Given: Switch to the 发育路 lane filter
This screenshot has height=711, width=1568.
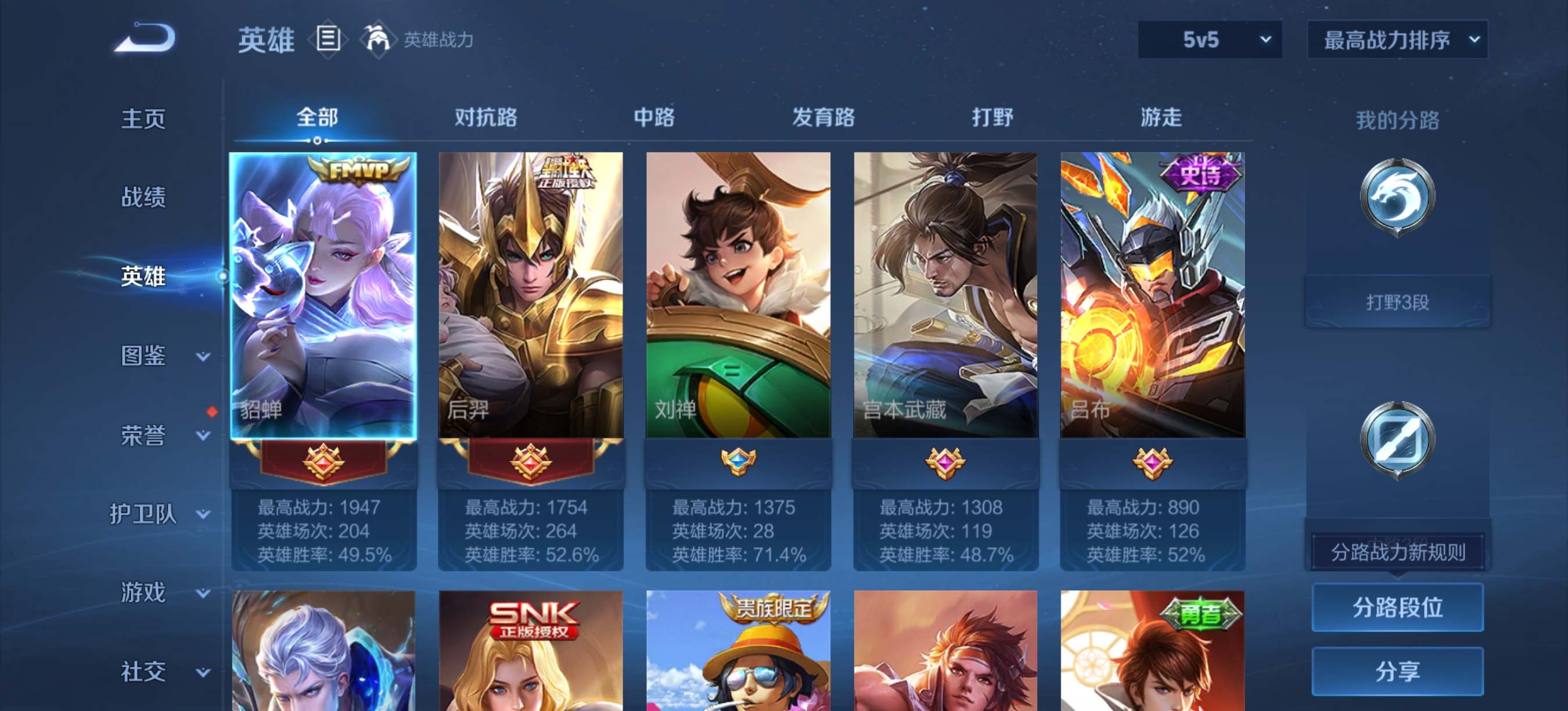Looking at the screenshot, I should (825, 117).
